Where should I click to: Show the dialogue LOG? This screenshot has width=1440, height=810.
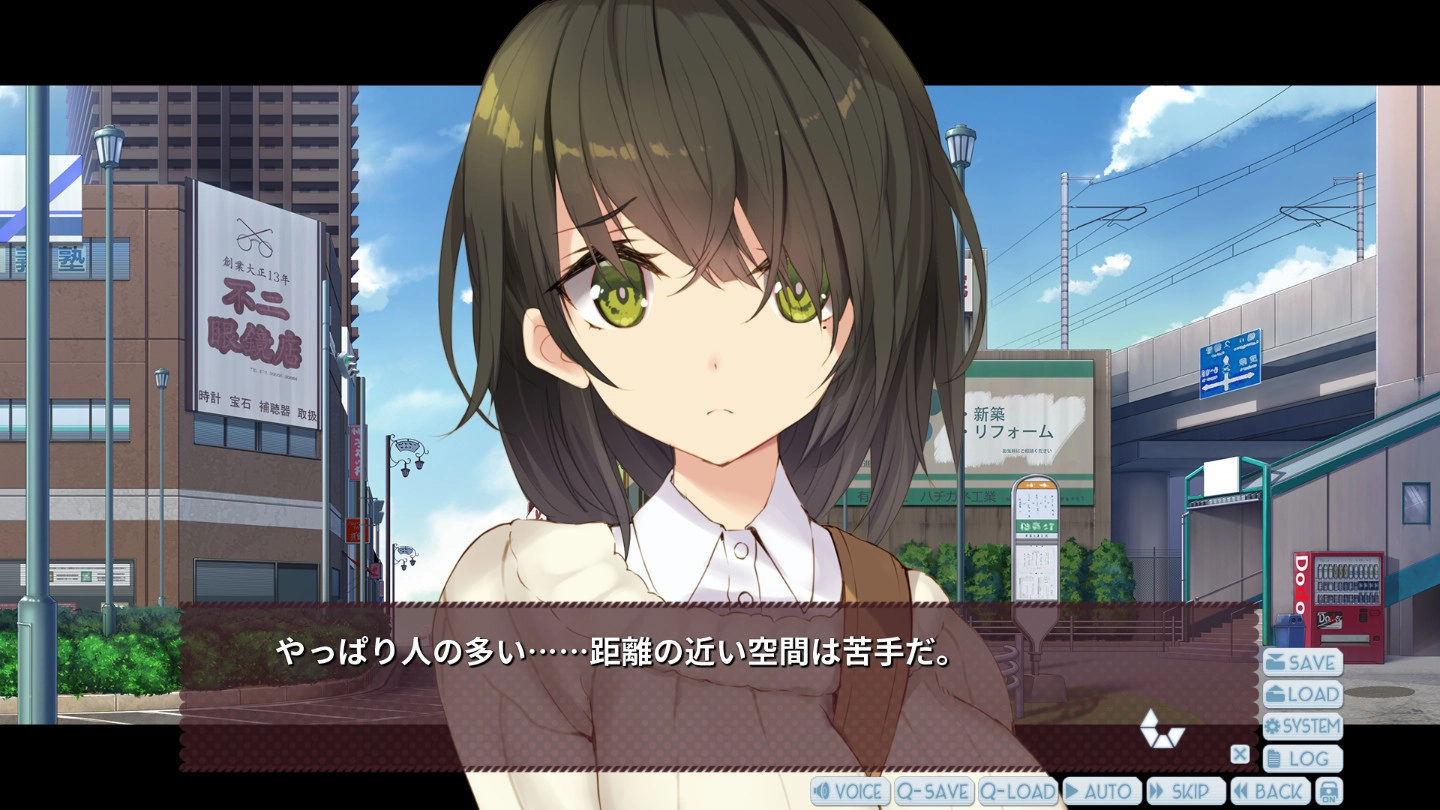(1302, 759)
